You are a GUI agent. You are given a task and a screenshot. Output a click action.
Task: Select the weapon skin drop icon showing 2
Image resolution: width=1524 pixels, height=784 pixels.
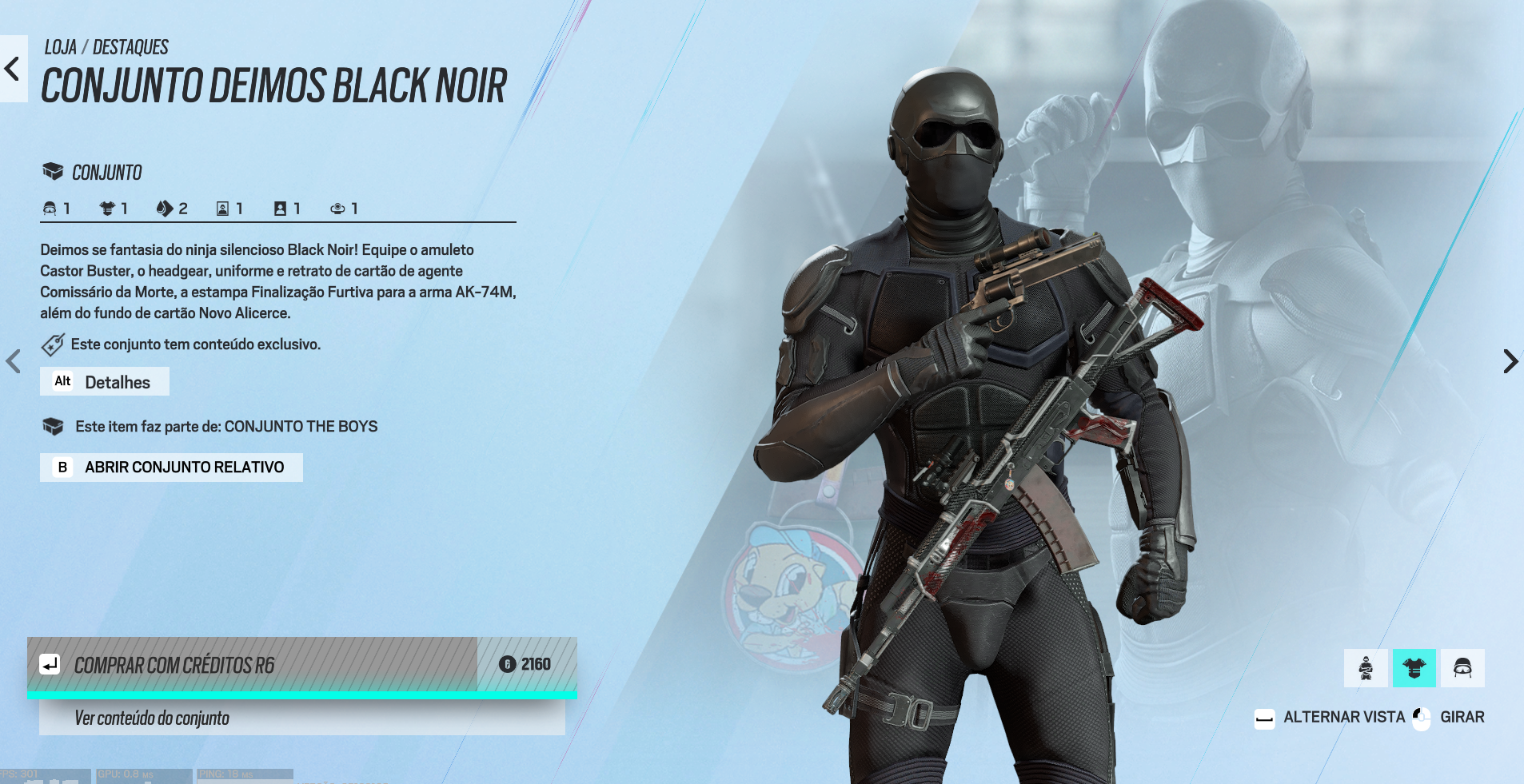[x=166, y=208]
